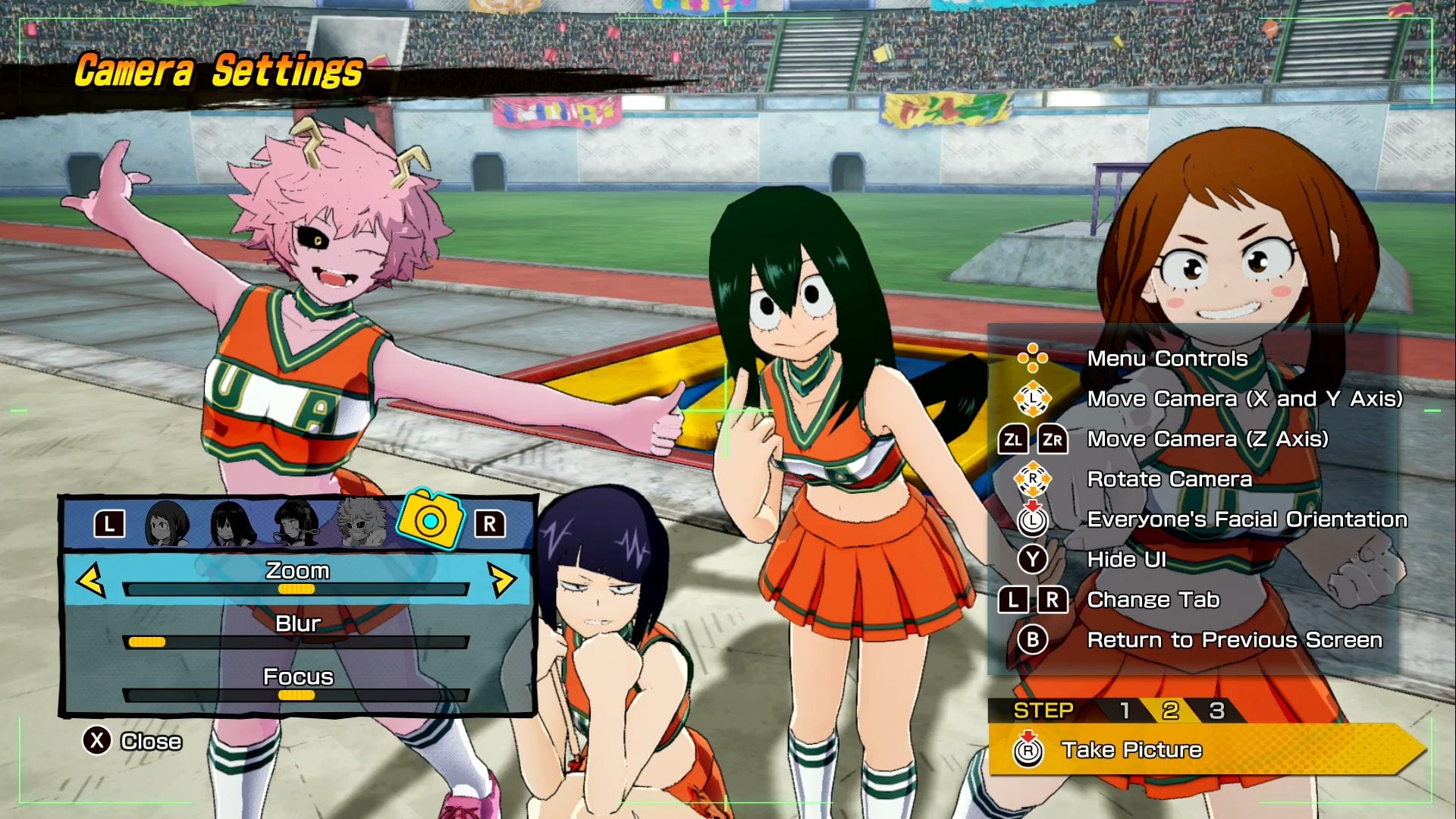Decrease zoom with the left arrow
1456x819 pixels.
(91, 581)
